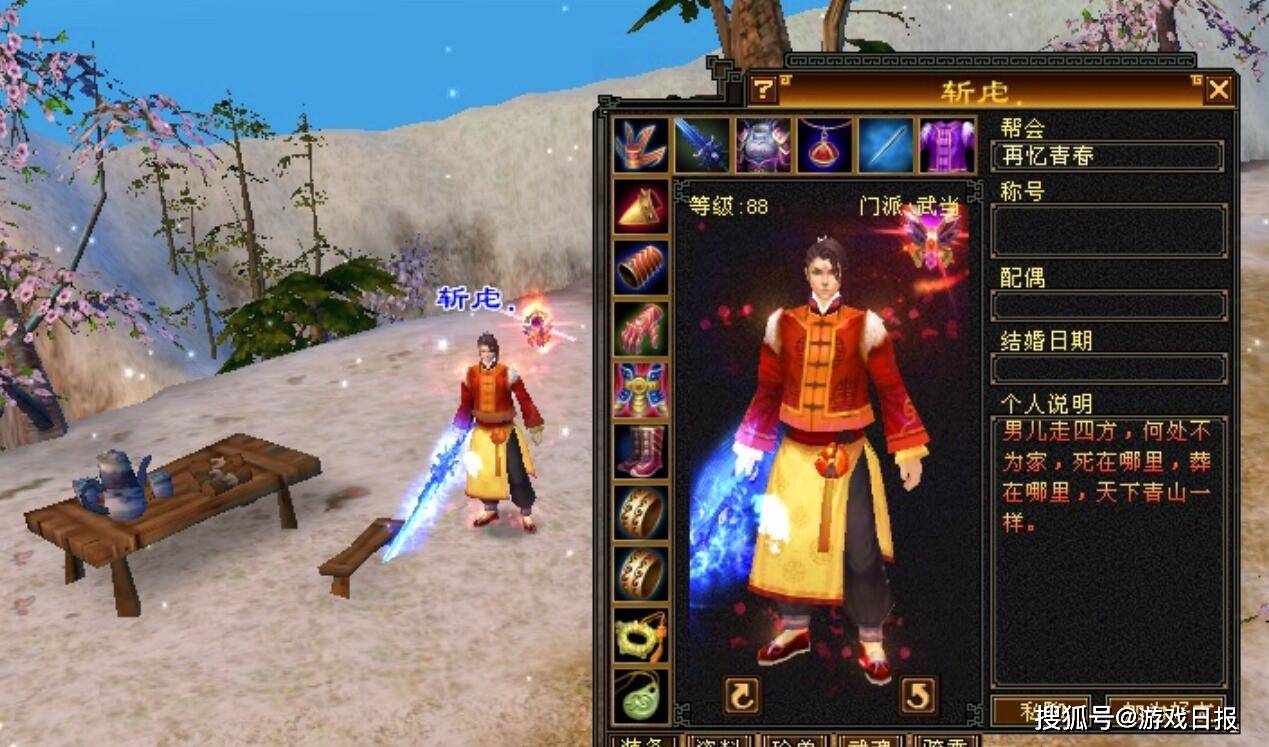
Task: Close the character info panel
Action: [x=1218, y=90]
